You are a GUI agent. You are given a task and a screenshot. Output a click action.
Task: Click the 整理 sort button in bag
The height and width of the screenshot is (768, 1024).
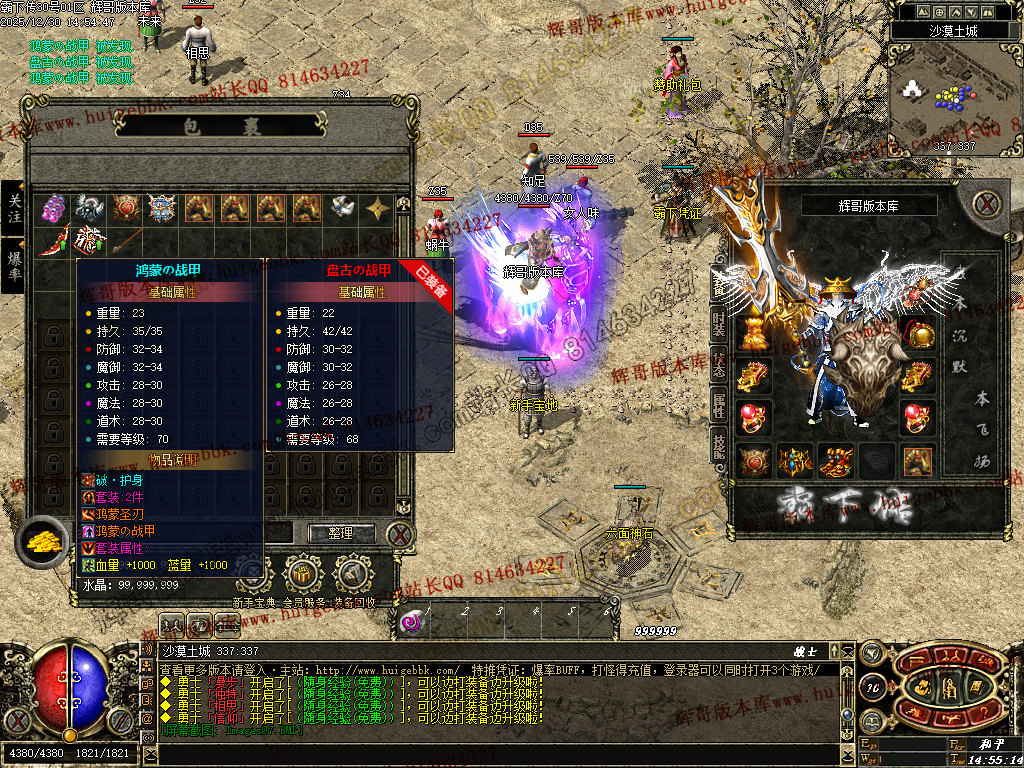point(341,533)
